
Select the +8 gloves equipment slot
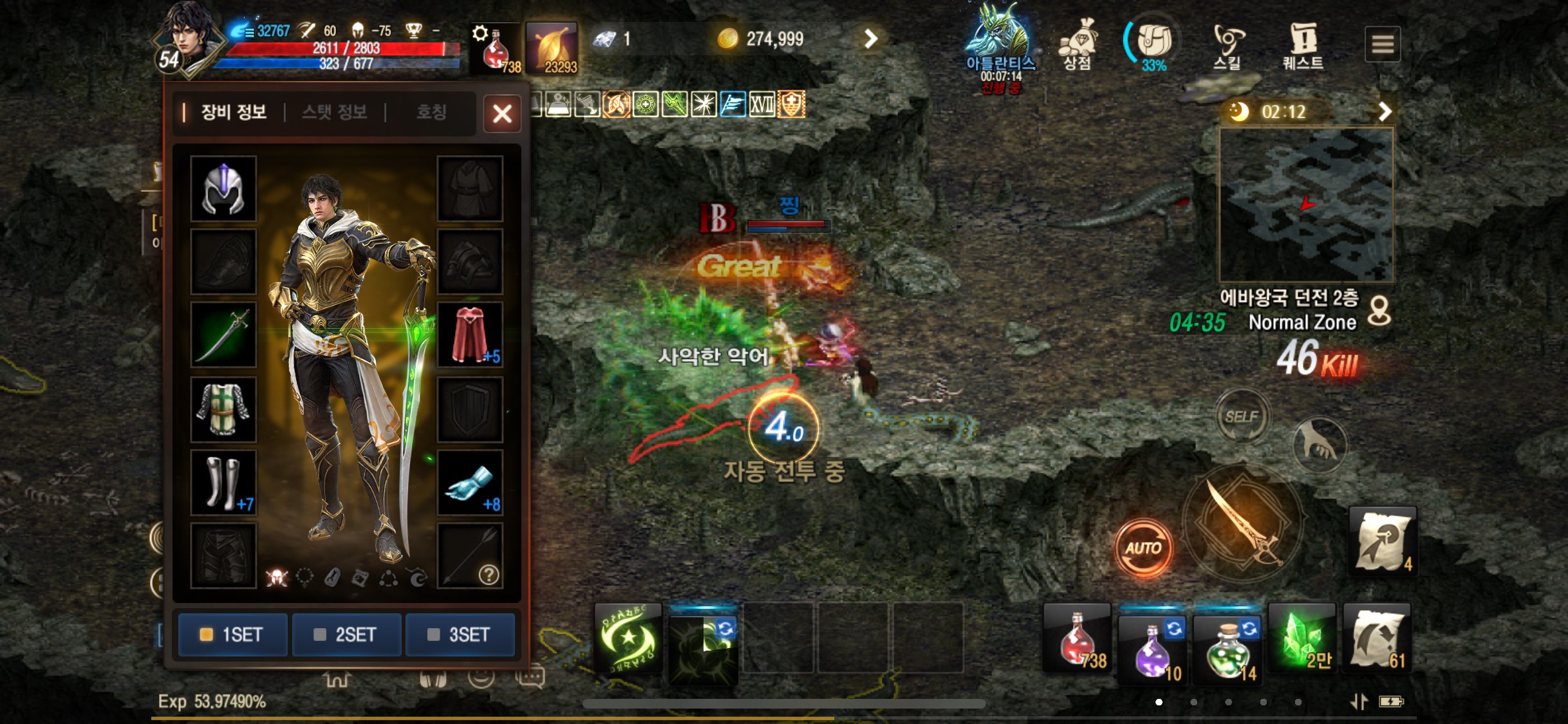coord(470,483)
